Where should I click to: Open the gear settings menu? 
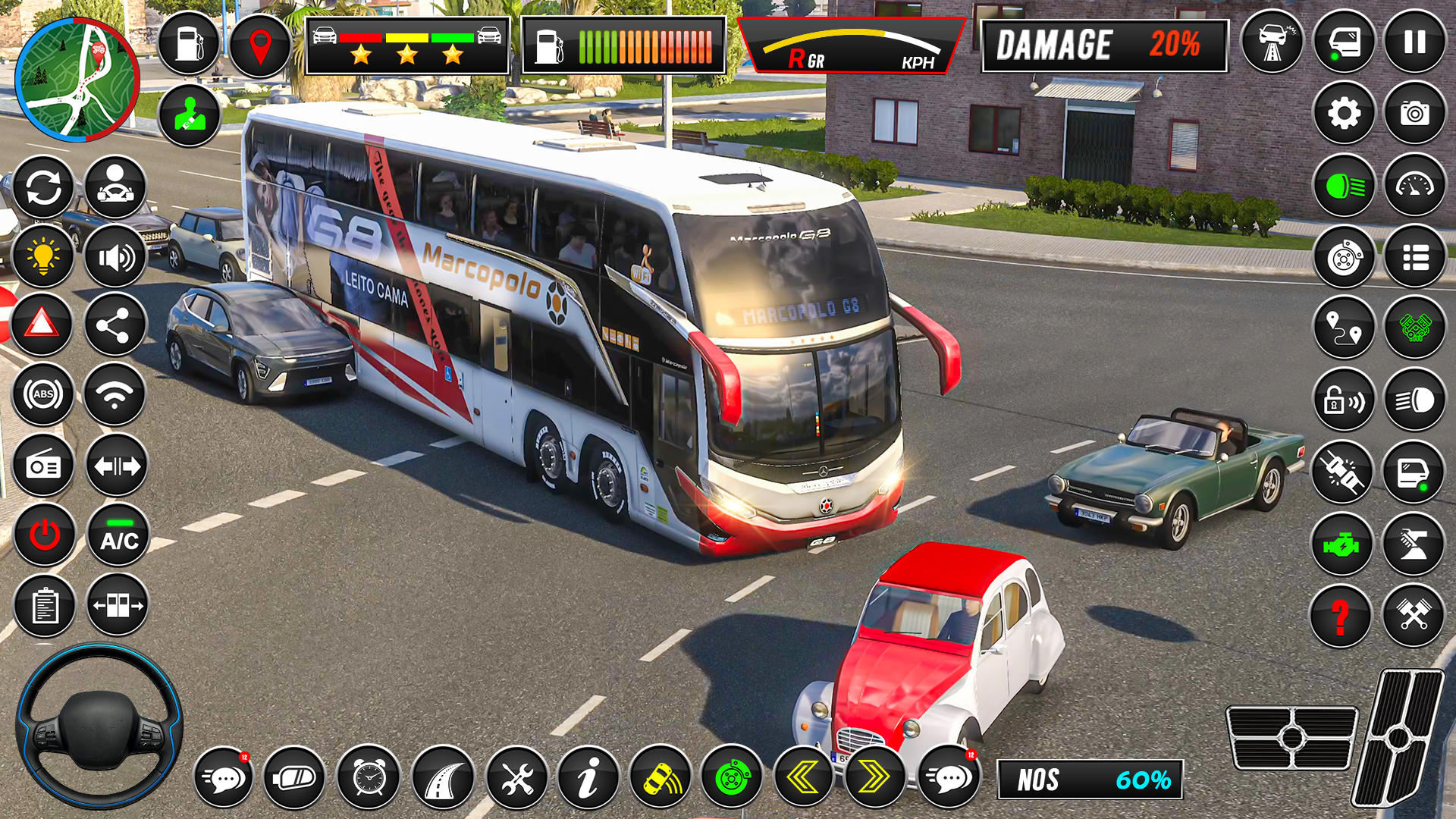[x=1344, y=114]
